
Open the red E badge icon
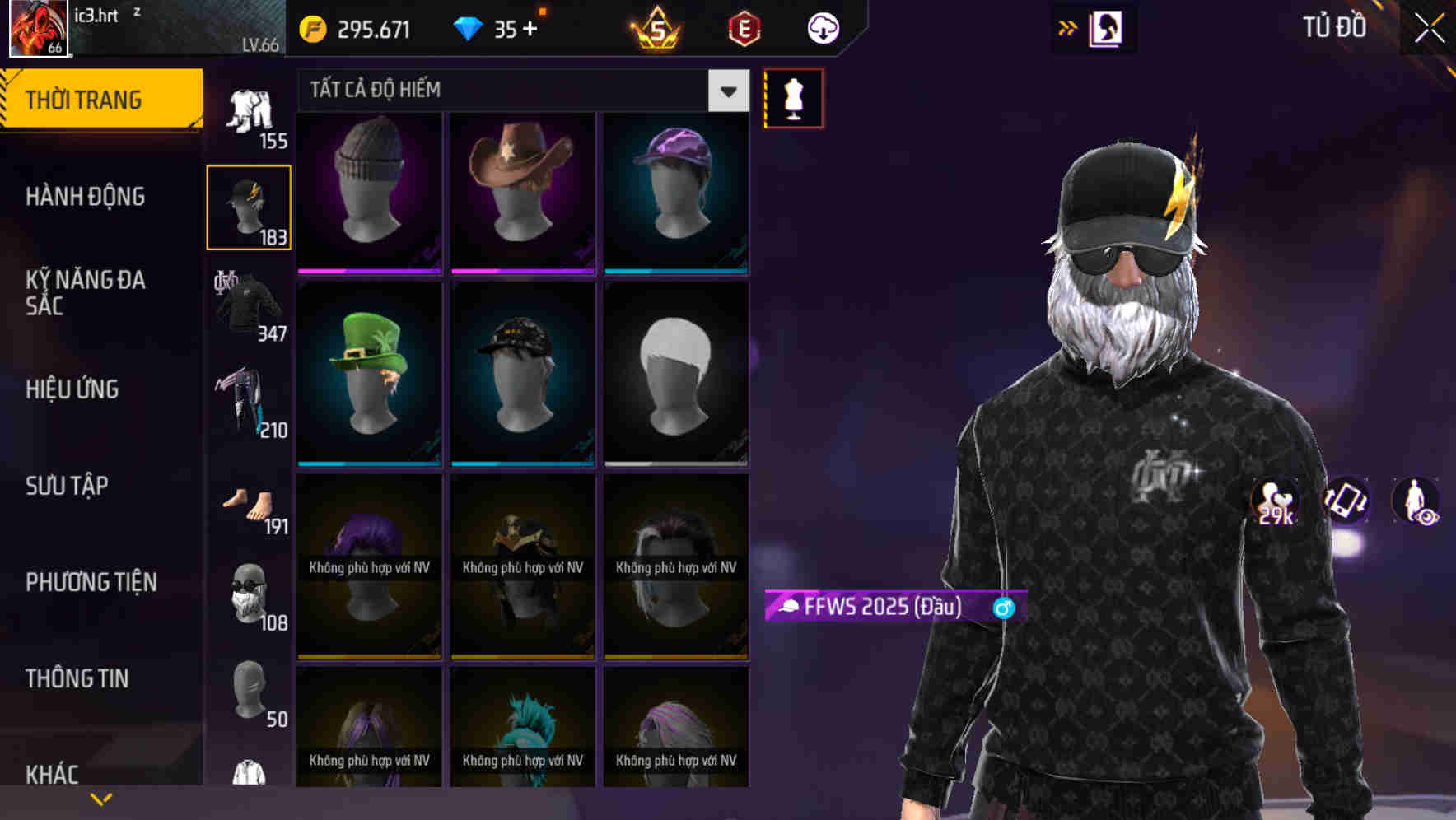pos(740,29)
